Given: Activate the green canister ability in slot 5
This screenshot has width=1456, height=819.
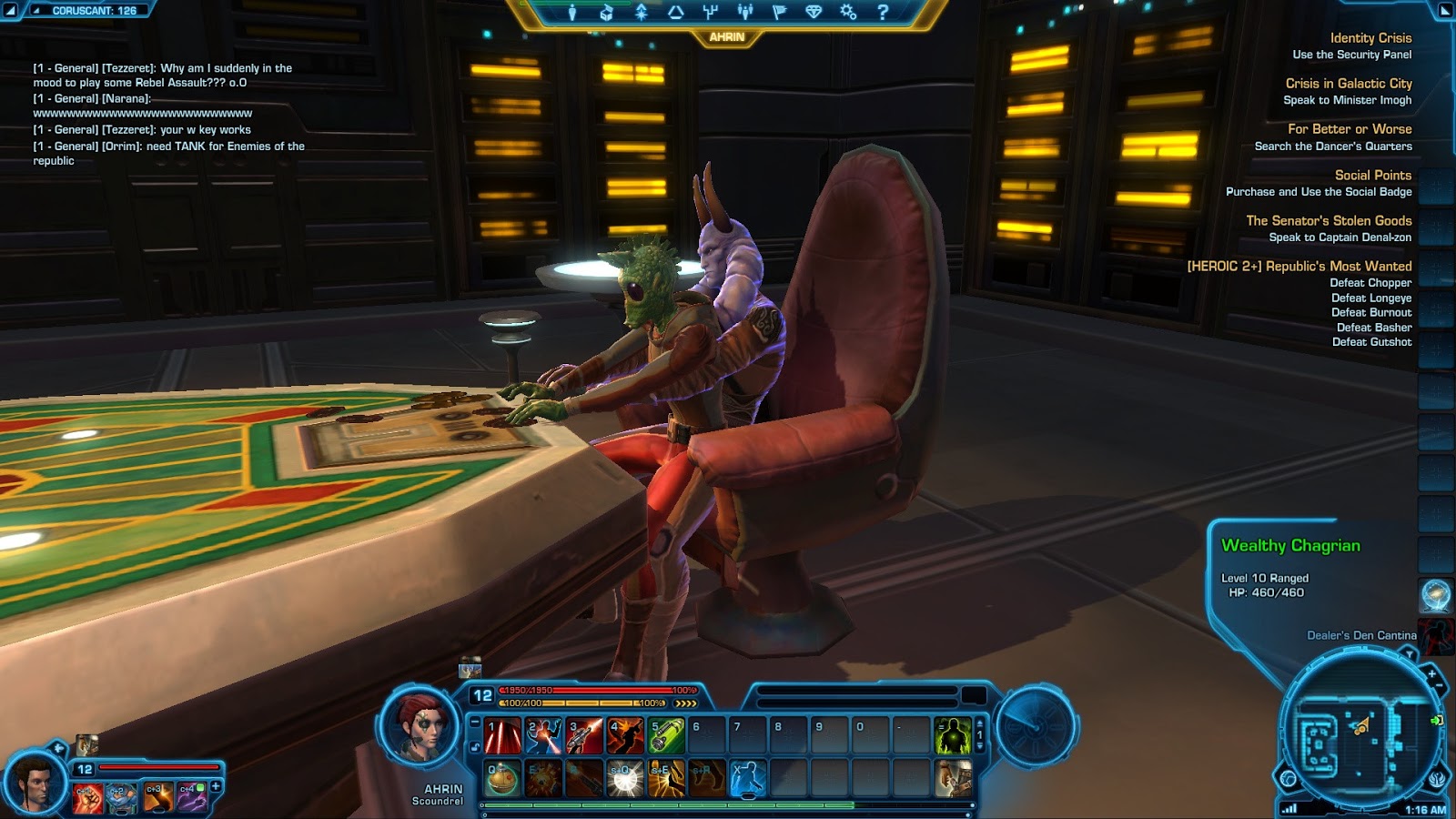Looking at the screenshot, I should tap(665, 736).
